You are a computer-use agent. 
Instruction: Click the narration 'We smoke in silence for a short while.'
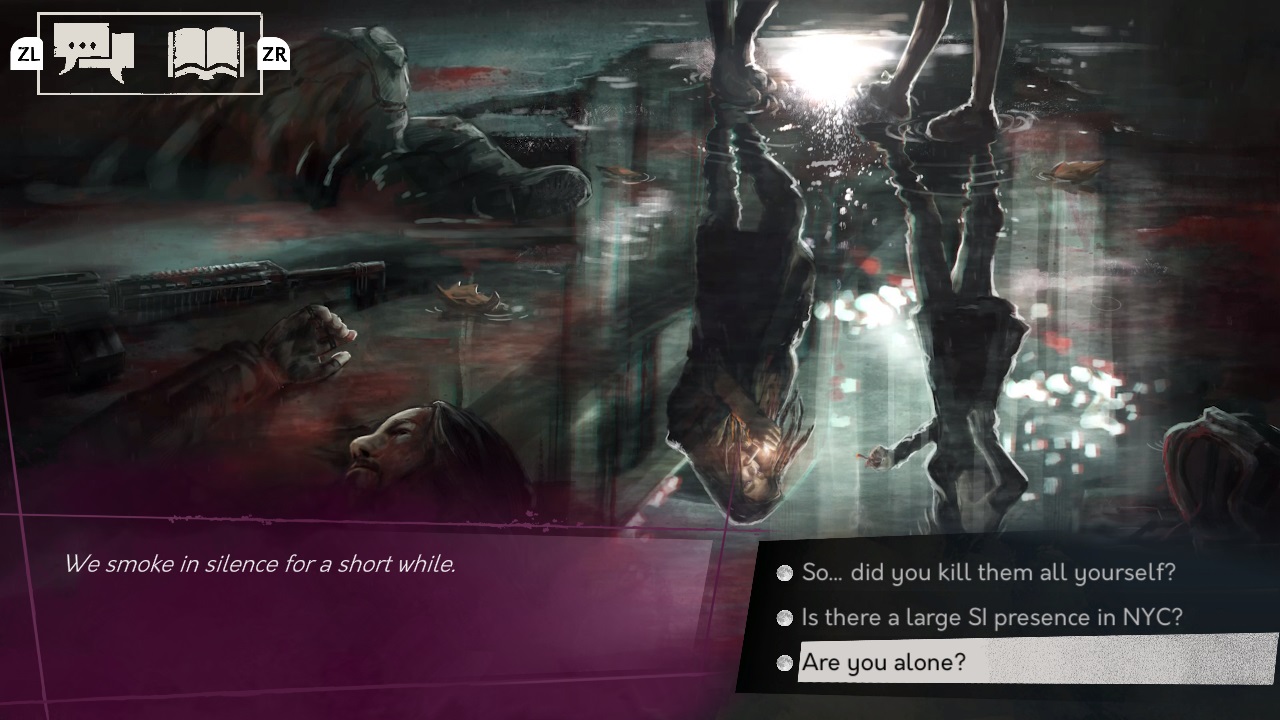(x=261, y=563)
